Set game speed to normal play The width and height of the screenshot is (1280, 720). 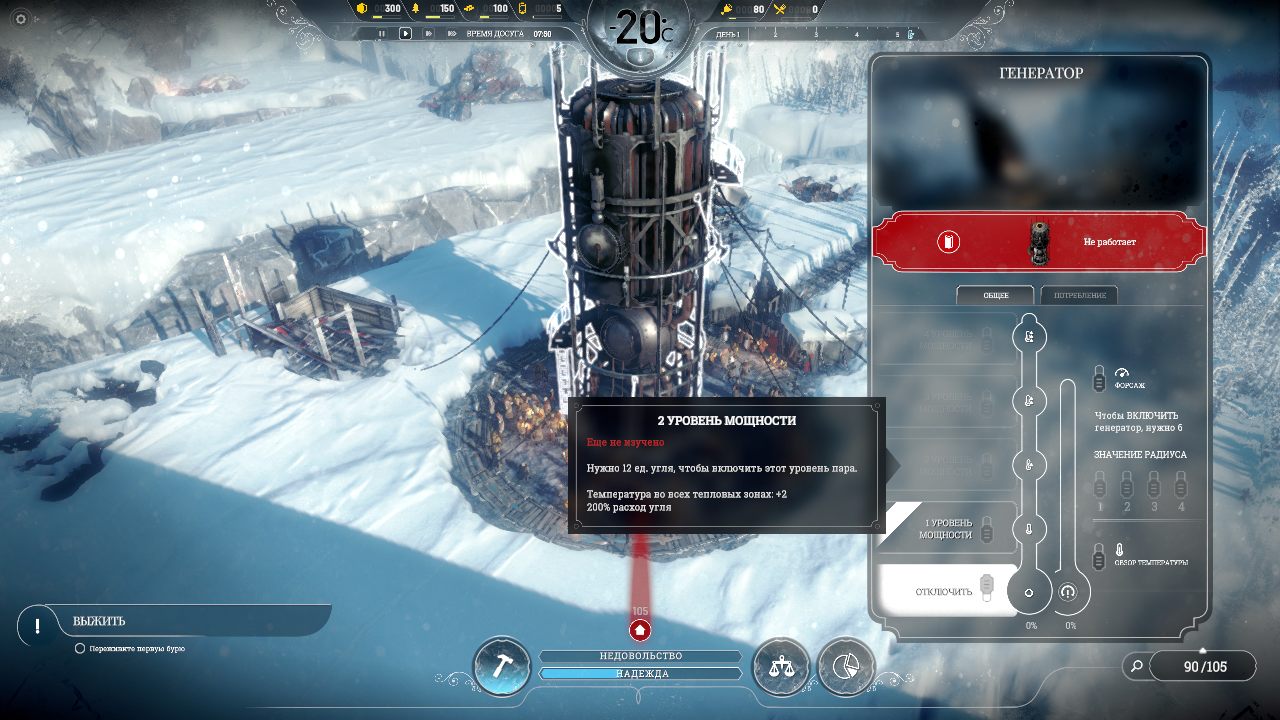pyautogui.click(x=406, y=33)
